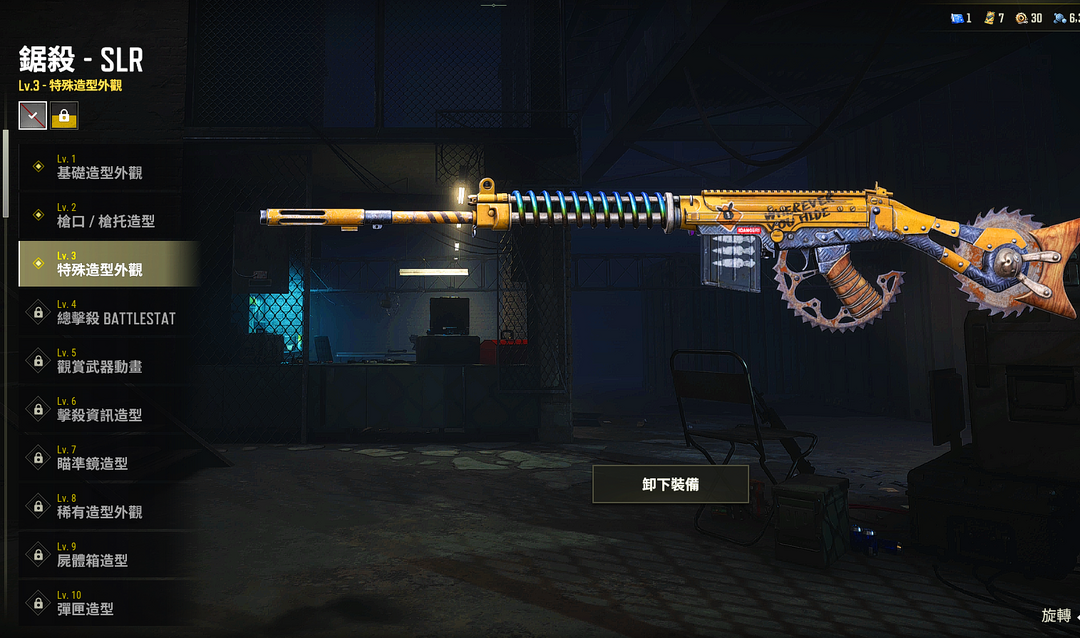Image resolution: width=1080 pixels, height=638 pixels.
Task: Select the Lv. 10 彈匣造型 entry
Action: pyautogui.click(x=108, y=603)
